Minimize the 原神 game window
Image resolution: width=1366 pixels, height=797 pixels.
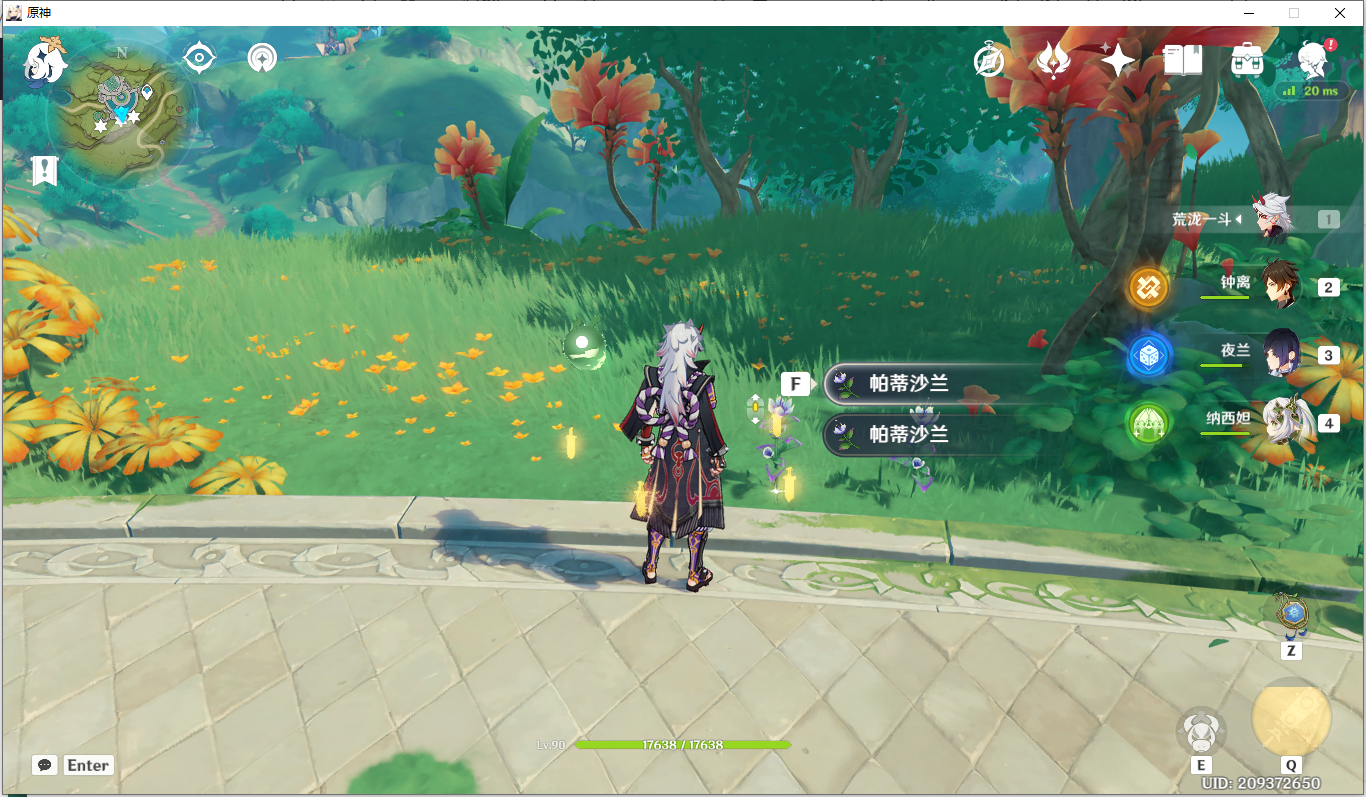1248,13
